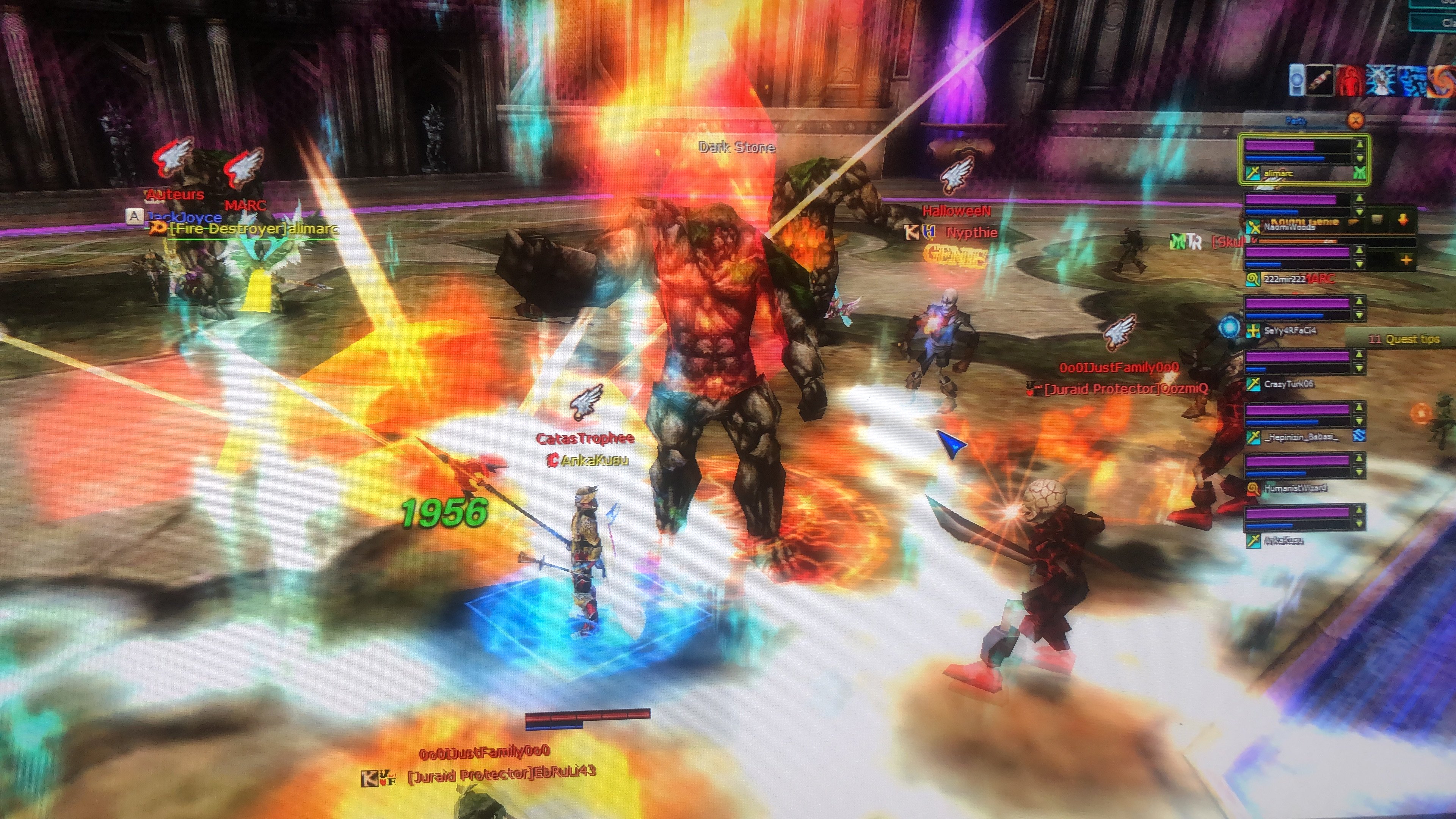Click the angry face icon on the Party panel
This screenshot has height=819, width=1456.
[x=1357, y=121]
